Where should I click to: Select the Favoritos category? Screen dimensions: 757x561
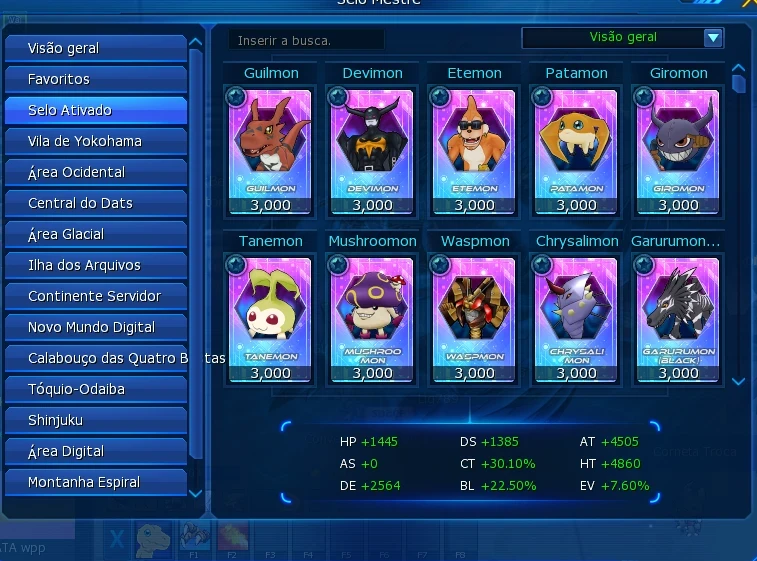(x=95, y=79)
